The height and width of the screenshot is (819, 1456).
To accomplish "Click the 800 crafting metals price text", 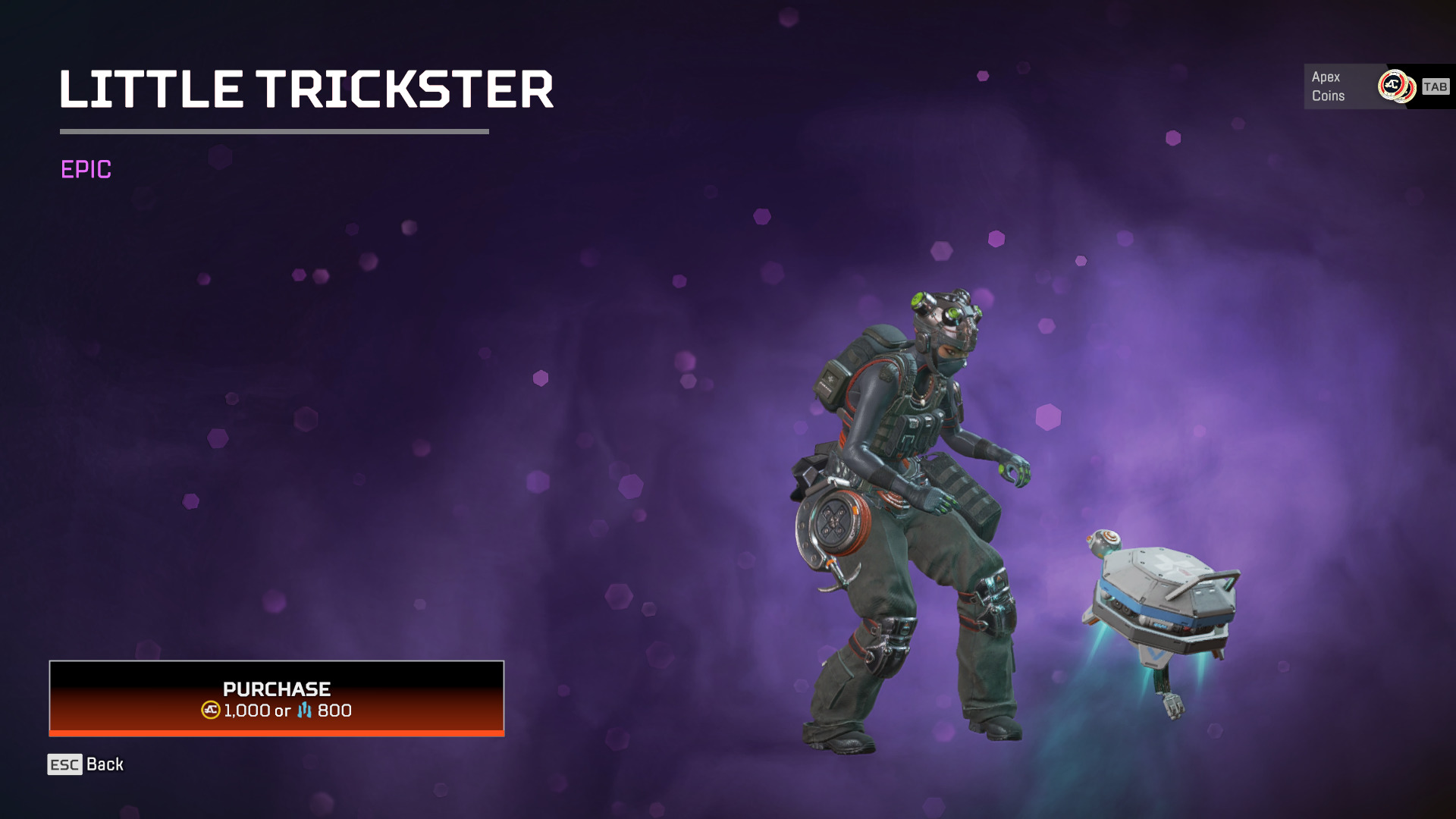I will tap(334, 711).
